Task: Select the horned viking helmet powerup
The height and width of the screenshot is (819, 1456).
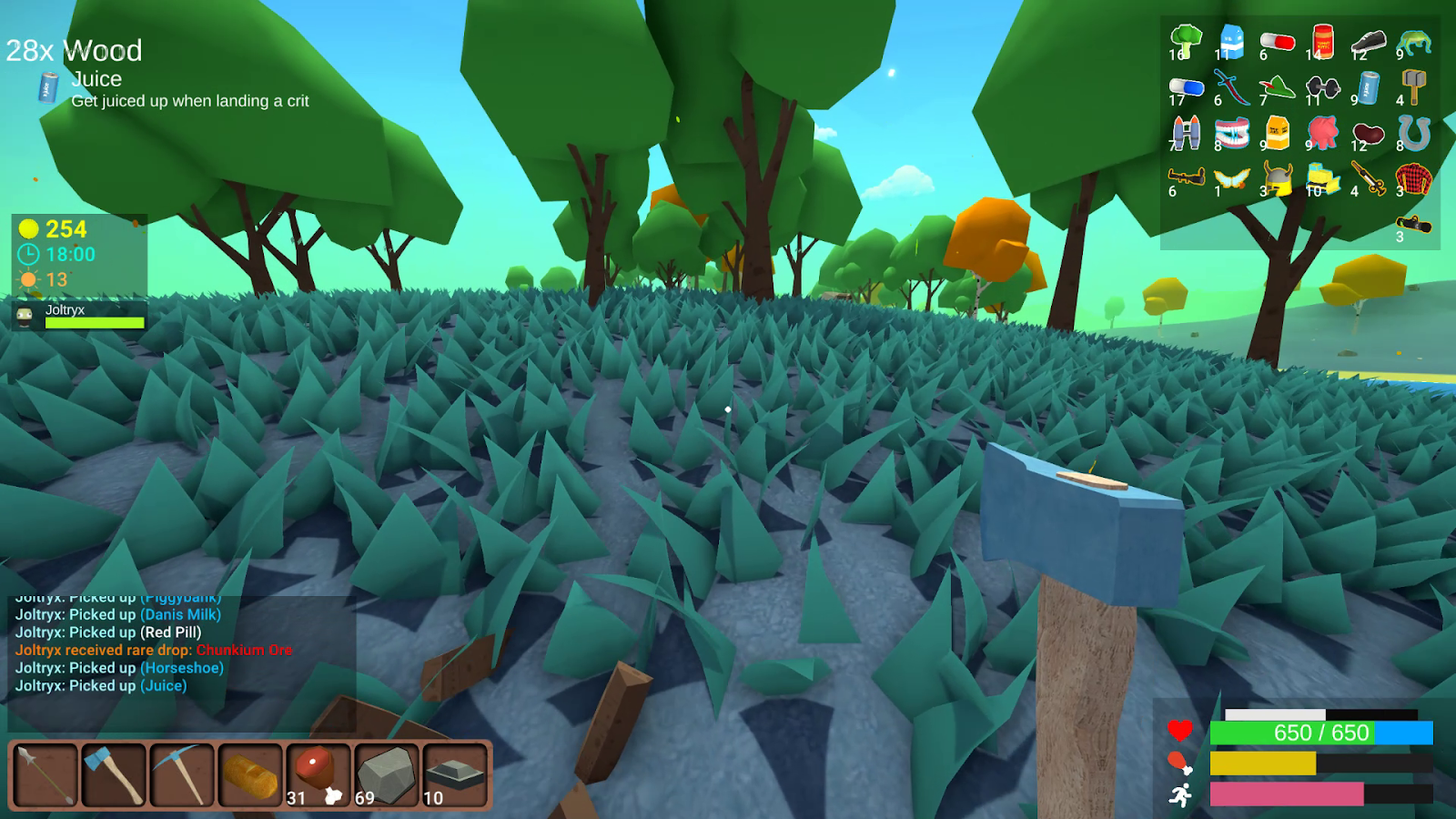Action: coord(1277,179)
